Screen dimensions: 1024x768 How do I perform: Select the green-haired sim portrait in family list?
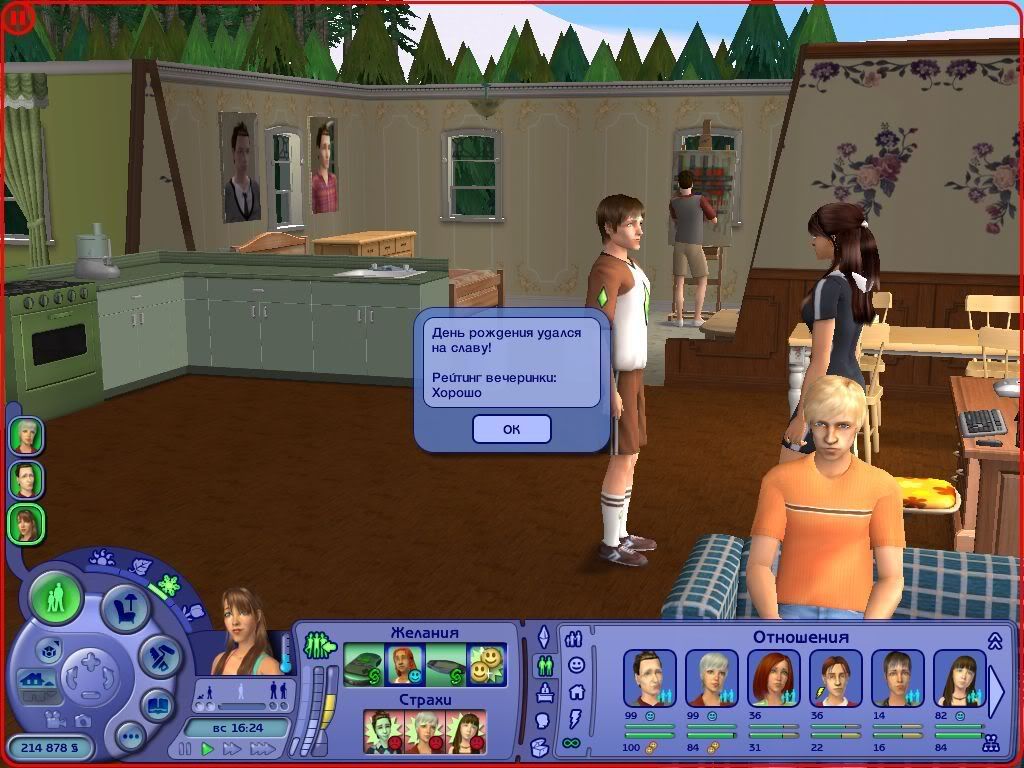[26, 437]
